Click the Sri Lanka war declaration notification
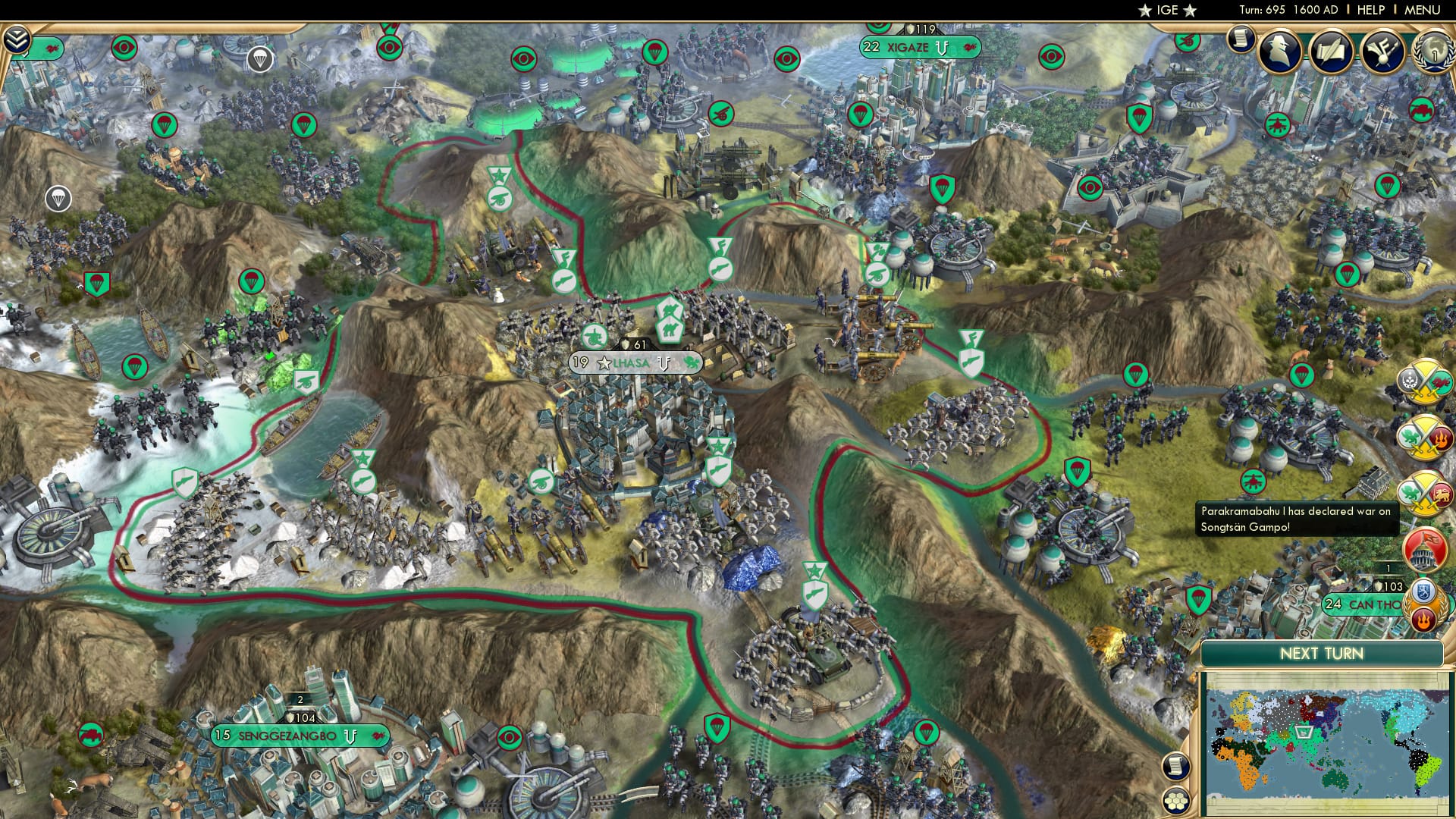Image resolution: width=1456 pixels, height=819 pixels. (x=1424, y=493)
